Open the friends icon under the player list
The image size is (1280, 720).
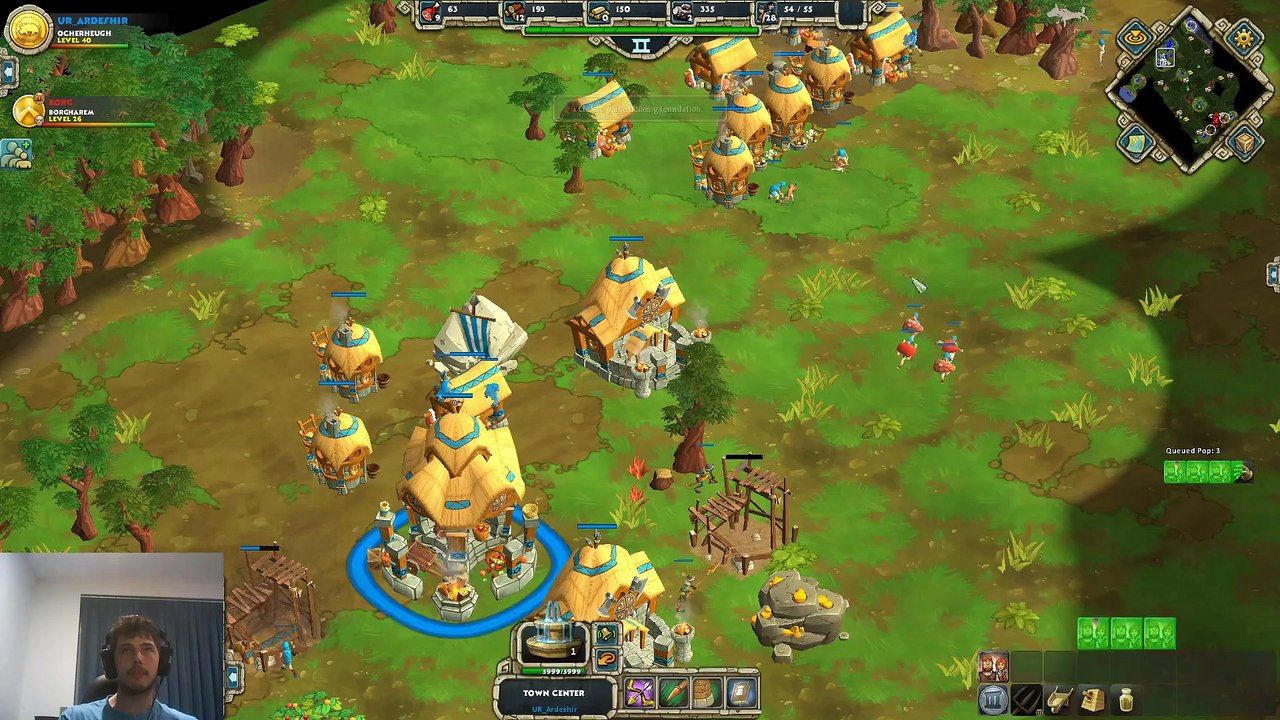click(16, 153)
